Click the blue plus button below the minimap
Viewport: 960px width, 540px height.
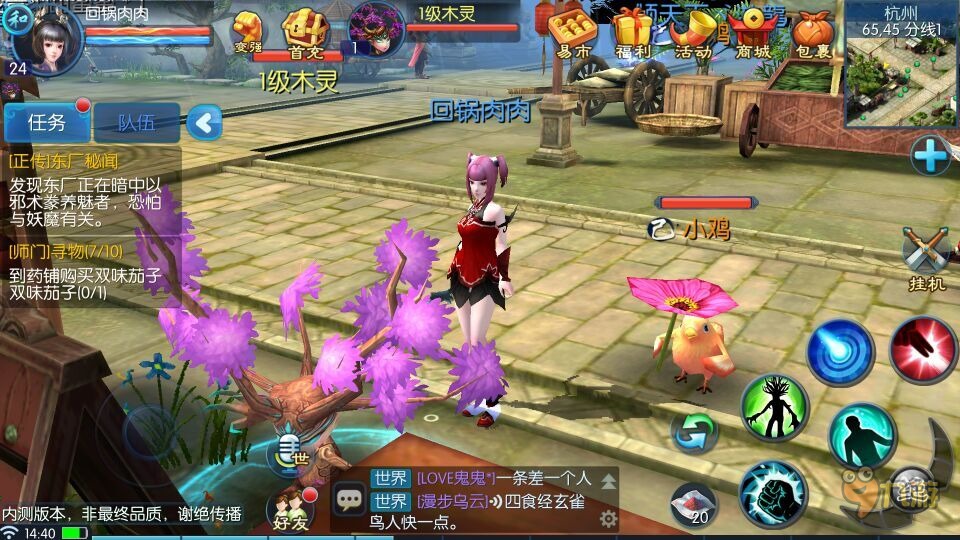[929, 155]
